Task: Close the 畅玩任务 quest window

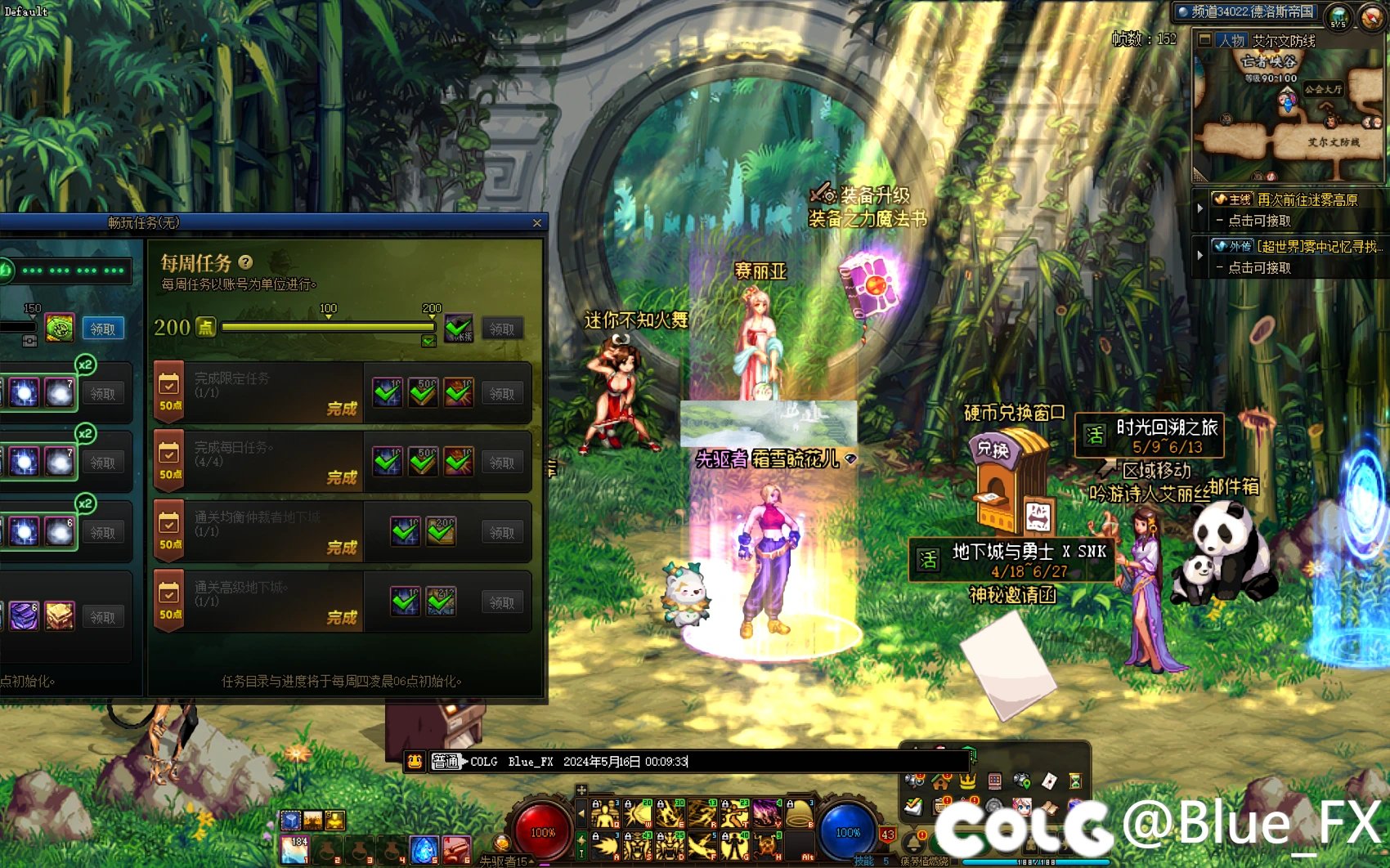Action: 536,223
